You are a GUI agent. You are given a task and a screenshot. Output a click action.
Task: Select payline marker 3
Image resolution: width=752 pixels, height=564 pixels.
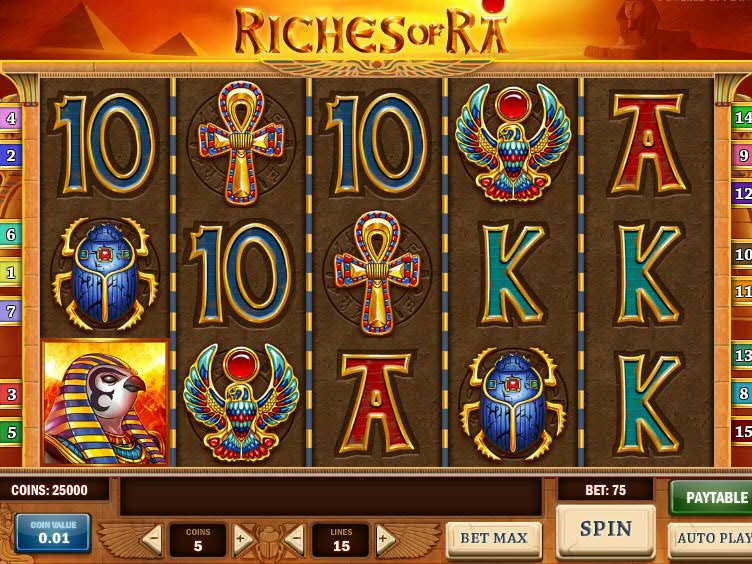tap(11, 394)
